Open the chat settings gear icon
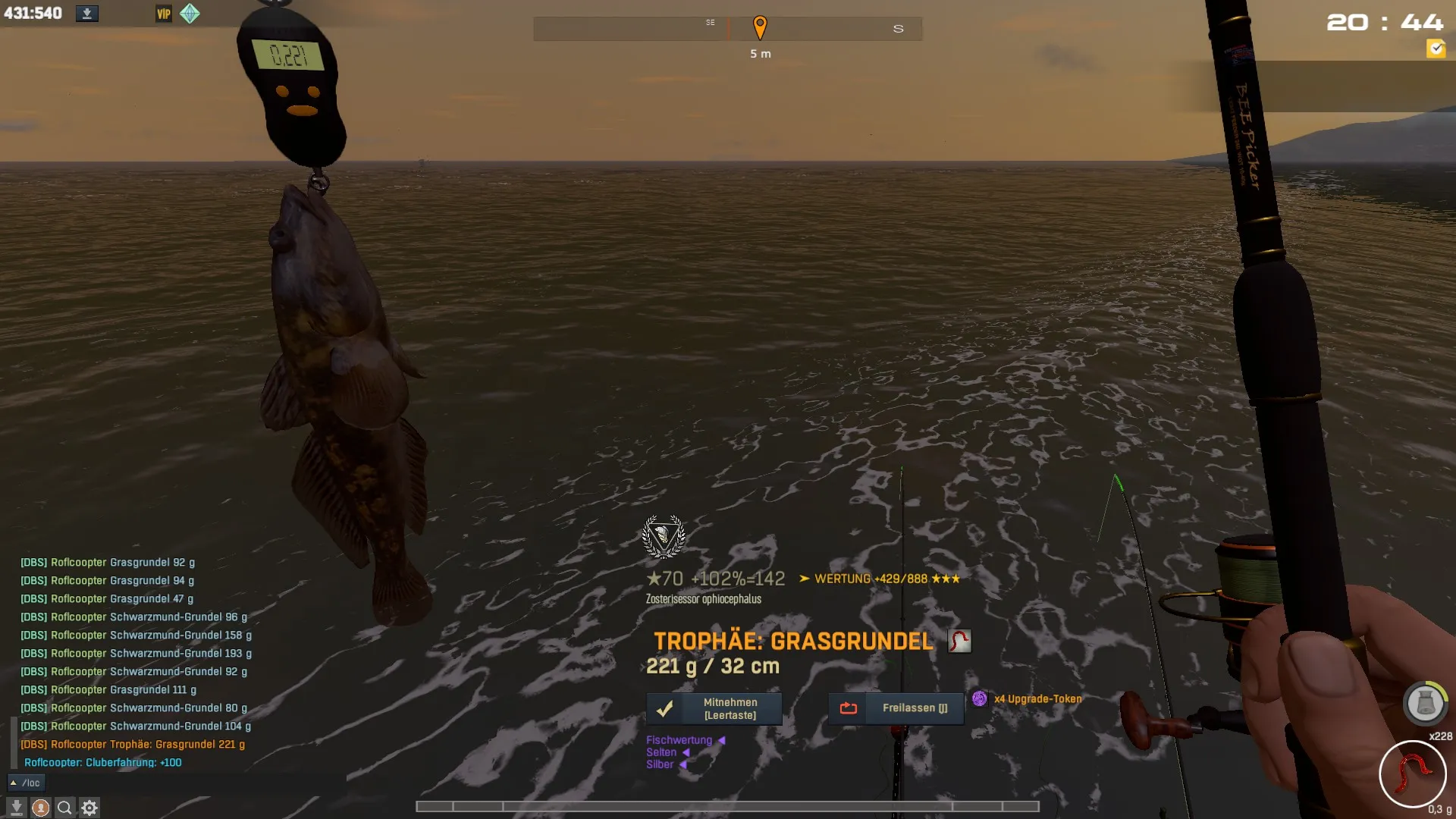This screenshot has width=1456, height=819. (89, 808)
